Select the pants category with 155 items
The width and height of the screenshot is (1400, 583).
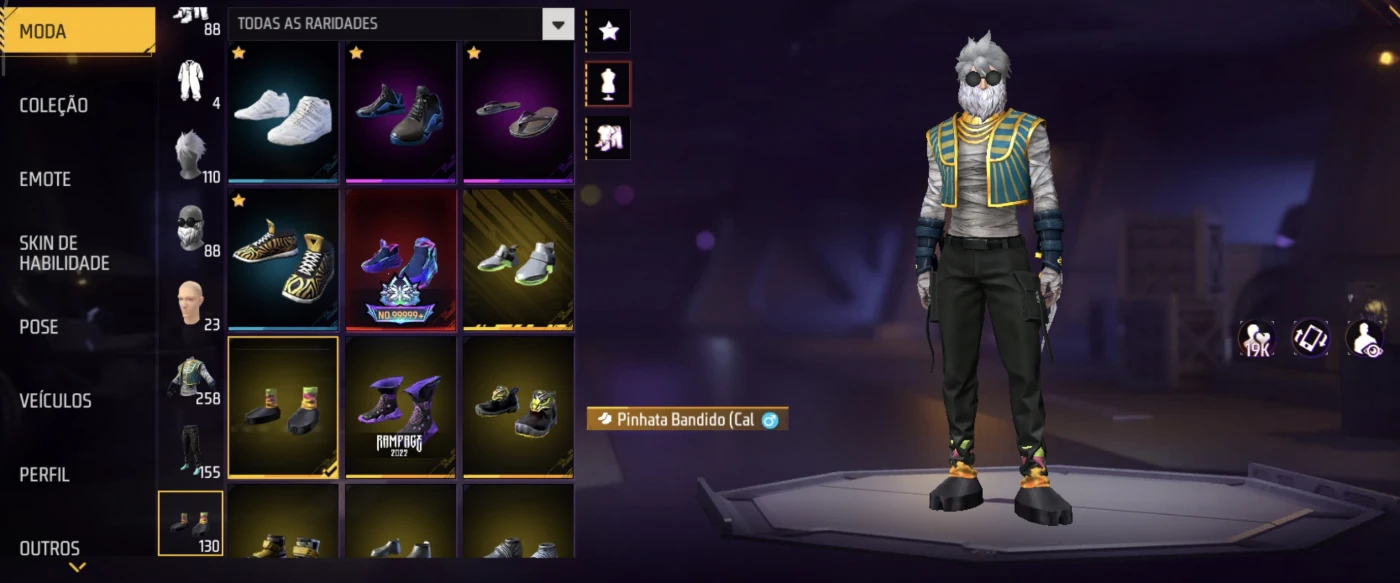pos(190,448)
